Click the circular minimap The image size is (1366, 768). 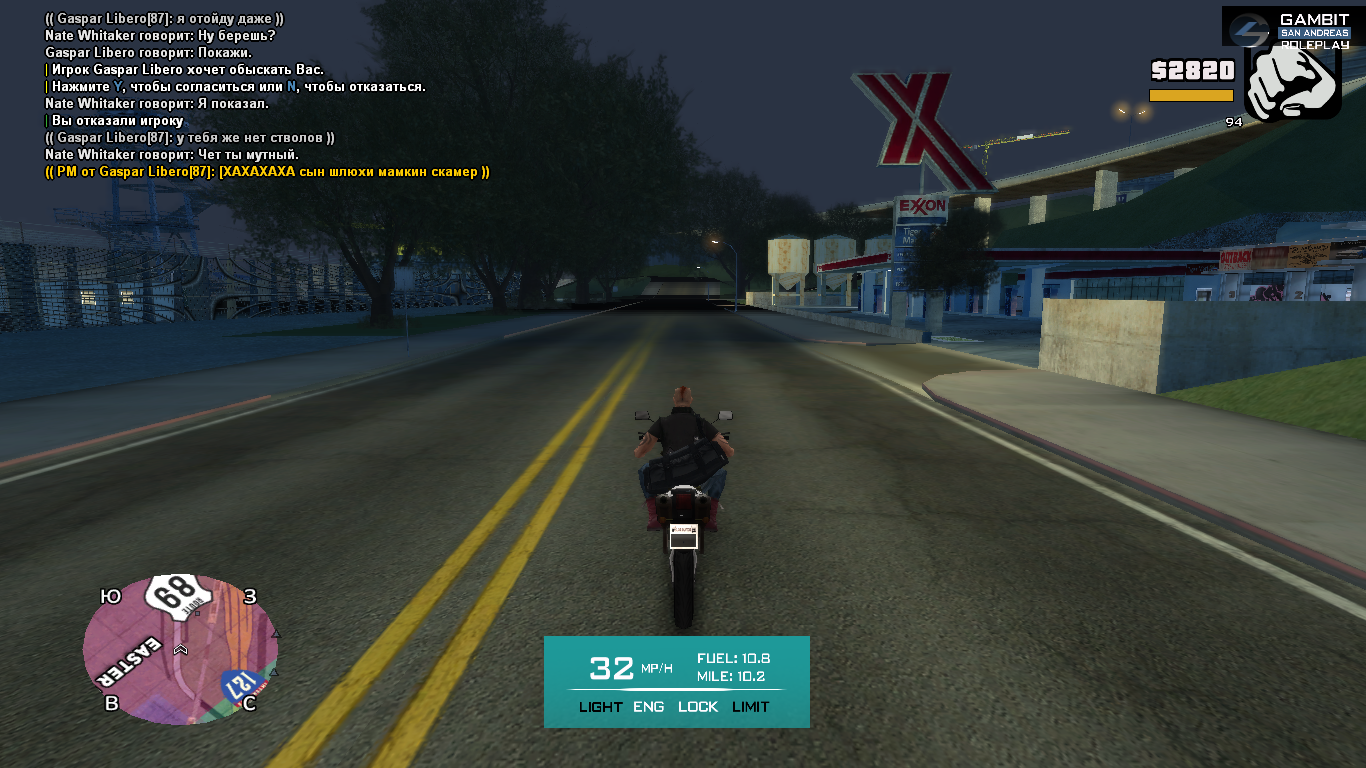point(180,650)
